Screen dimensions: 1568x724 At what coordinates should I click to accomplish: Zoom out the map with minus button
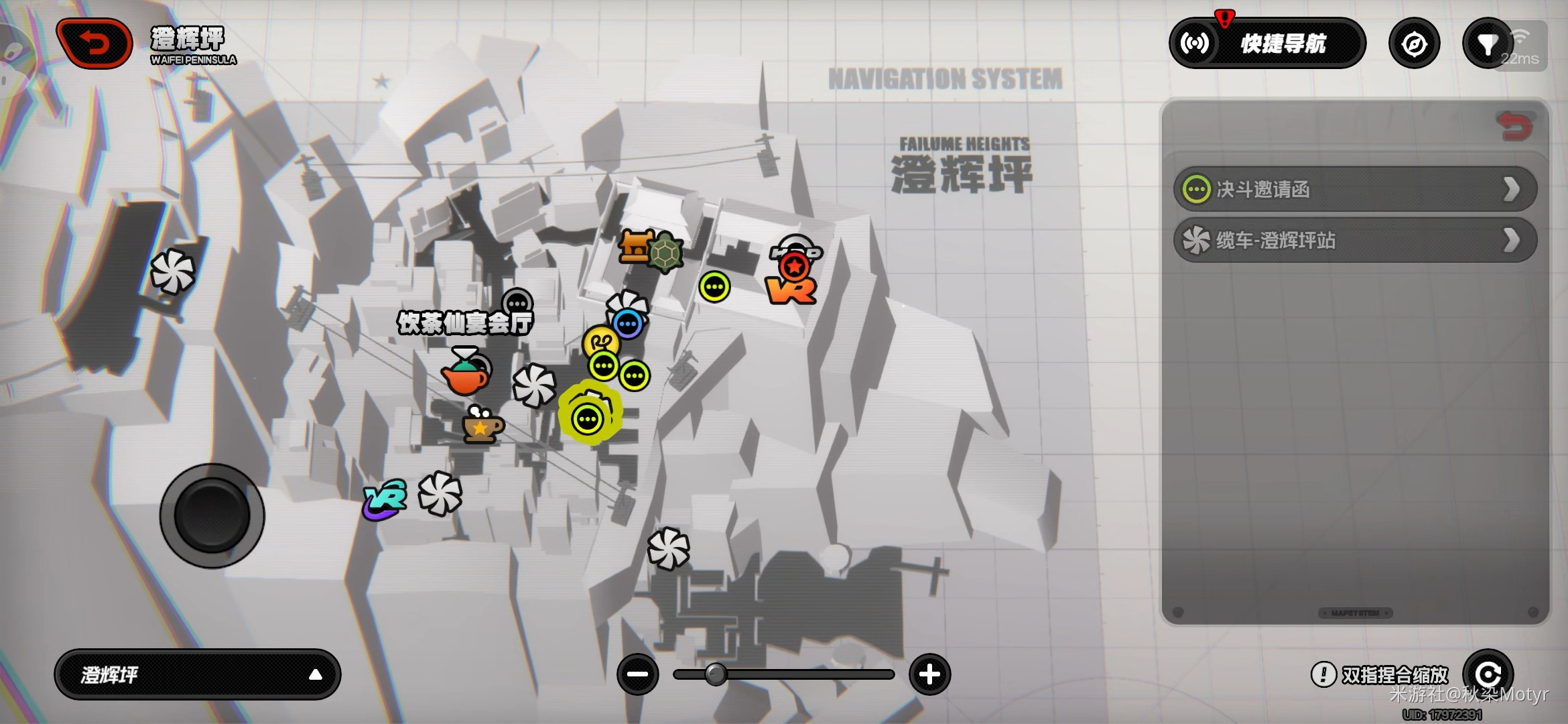point(637,674)
